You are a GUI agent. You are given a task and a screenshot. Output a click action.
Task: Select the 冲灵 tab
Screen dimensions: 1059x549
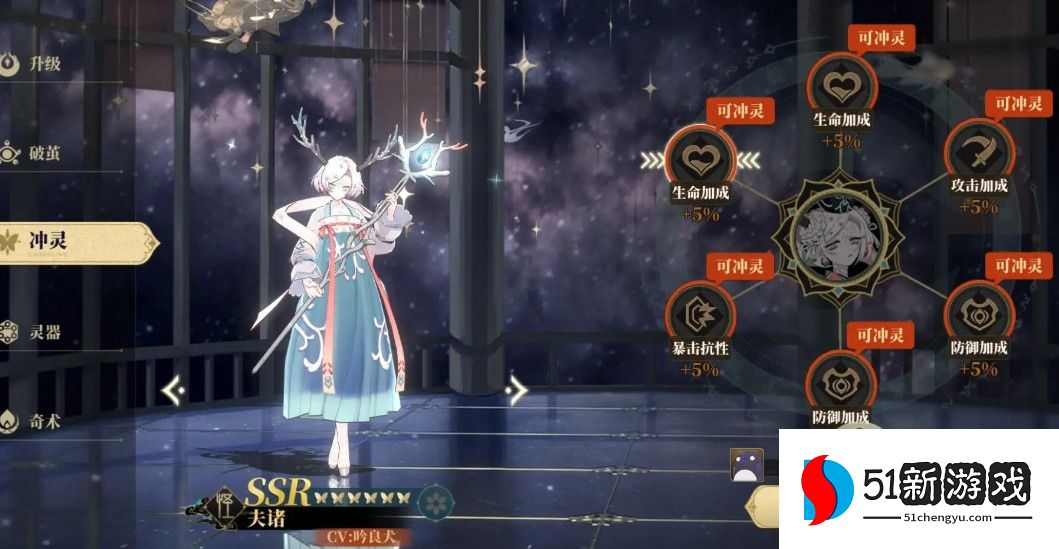[x=60, y=243]
